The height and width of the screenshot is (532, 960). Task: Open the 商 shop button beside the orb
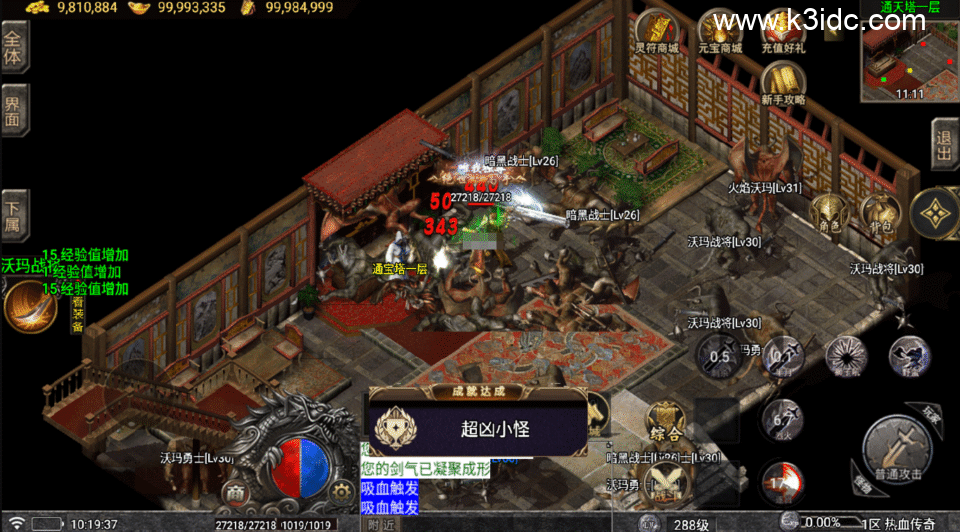[234, 492]
